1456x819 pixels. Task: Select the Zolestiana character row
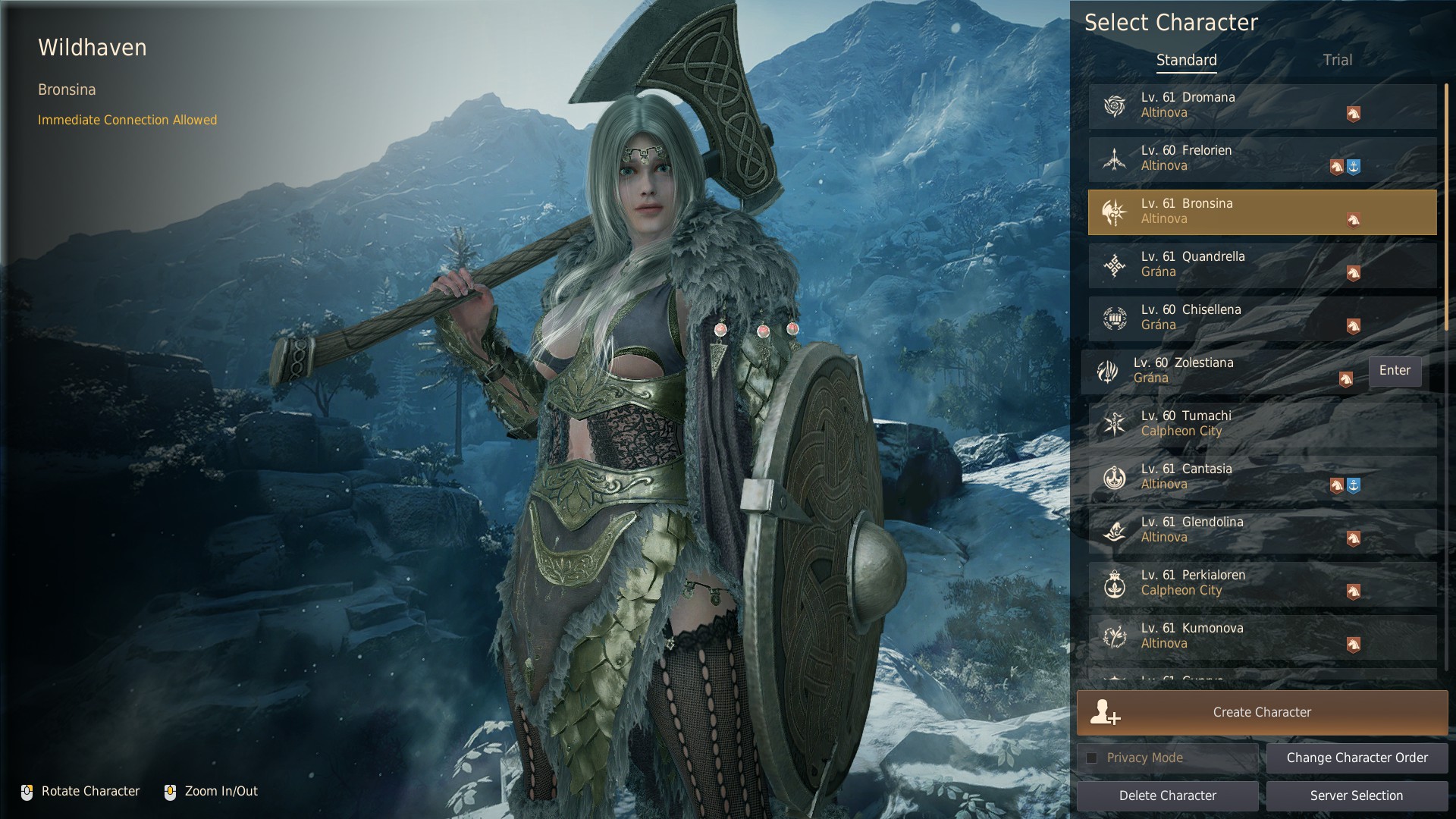tap(1221, 371)
